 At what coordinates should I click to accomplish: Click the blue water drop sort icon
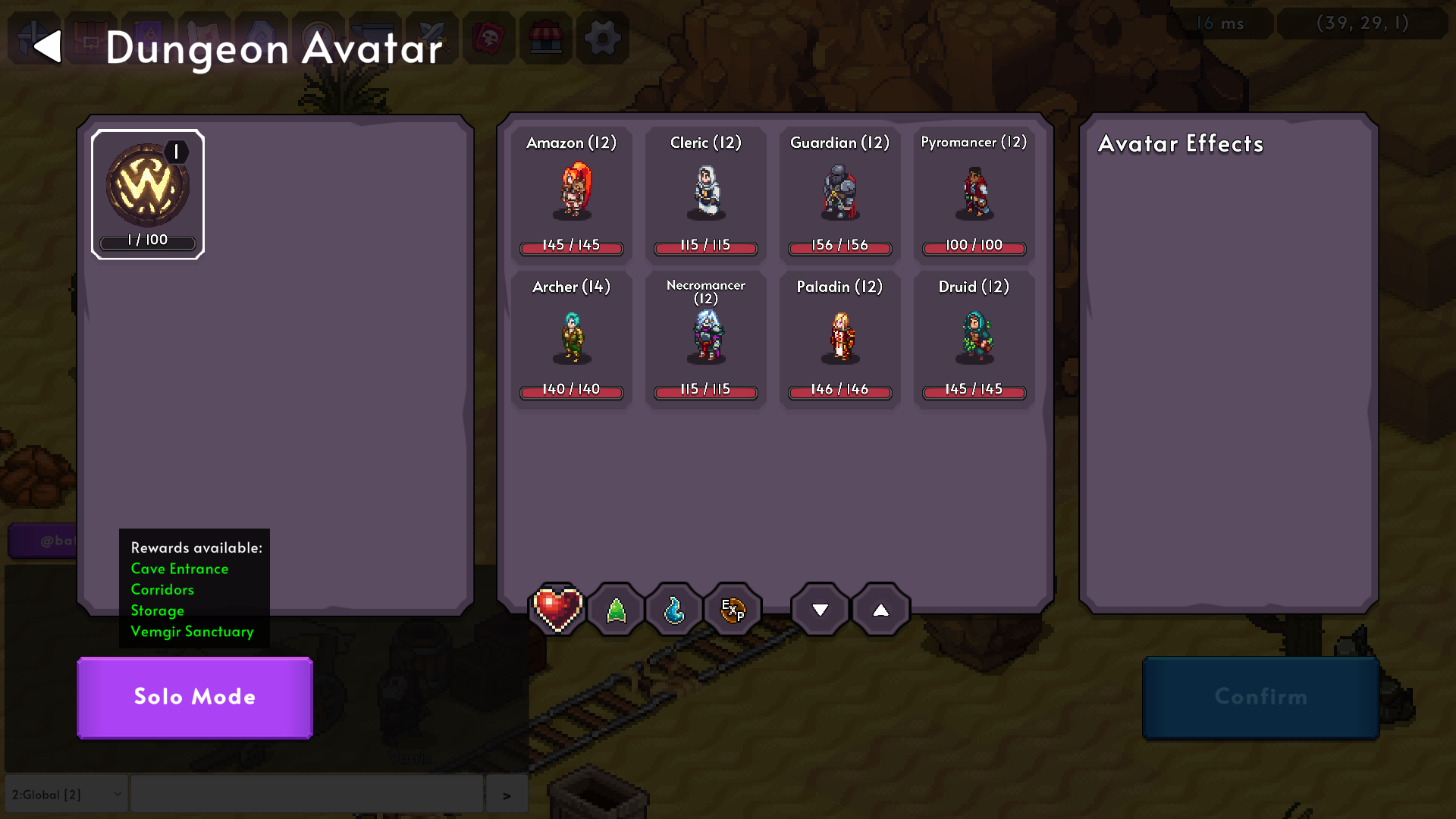pyautogui.click(x=673, y=609)
